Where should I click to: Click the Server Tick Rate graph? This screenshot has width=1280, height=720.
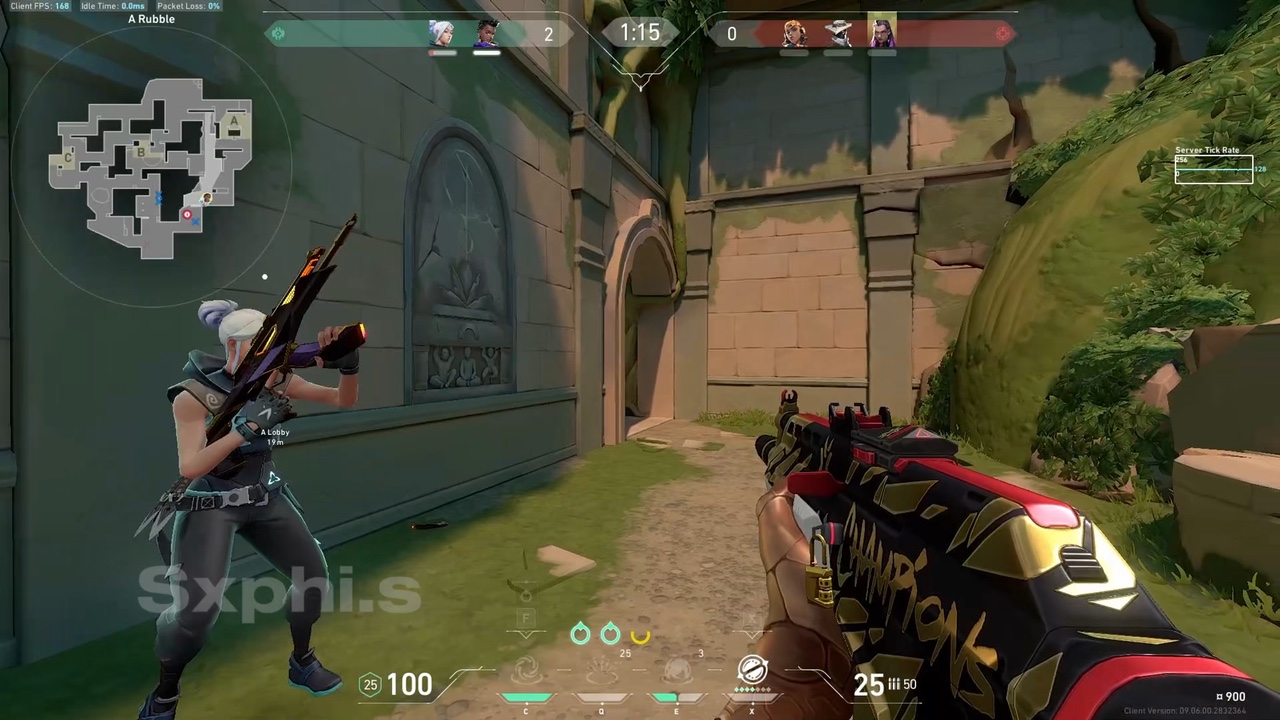pos(1213,170)
